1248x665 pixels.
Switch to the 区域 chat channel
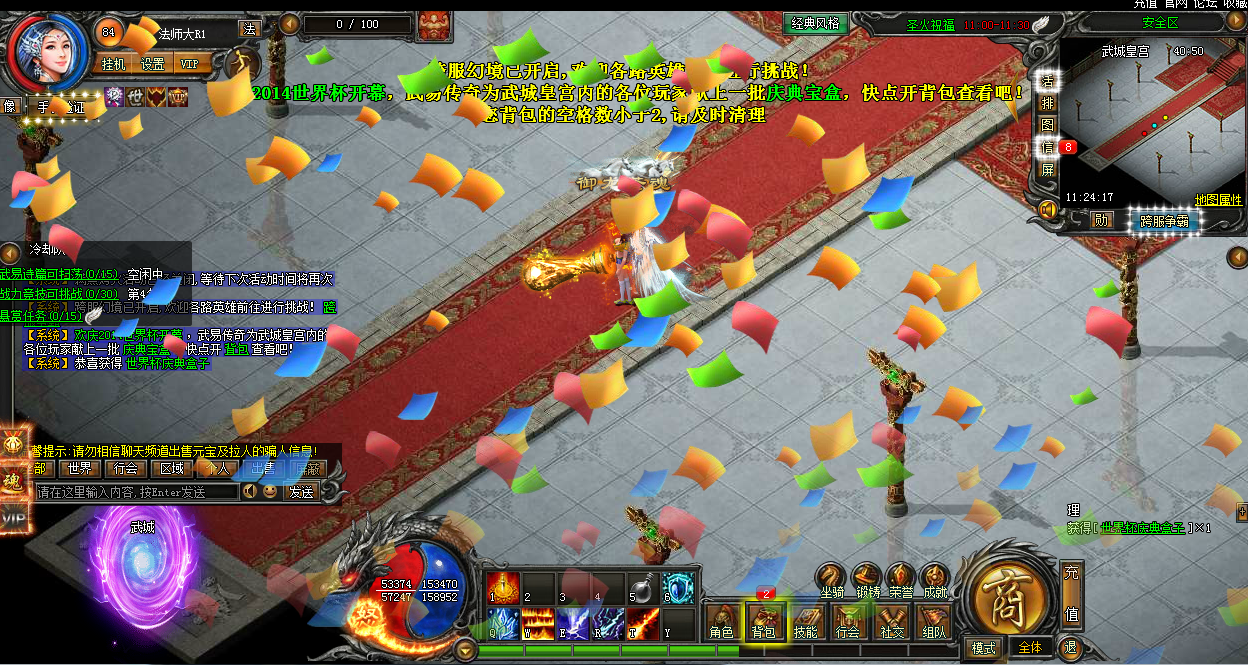point(172,468)
